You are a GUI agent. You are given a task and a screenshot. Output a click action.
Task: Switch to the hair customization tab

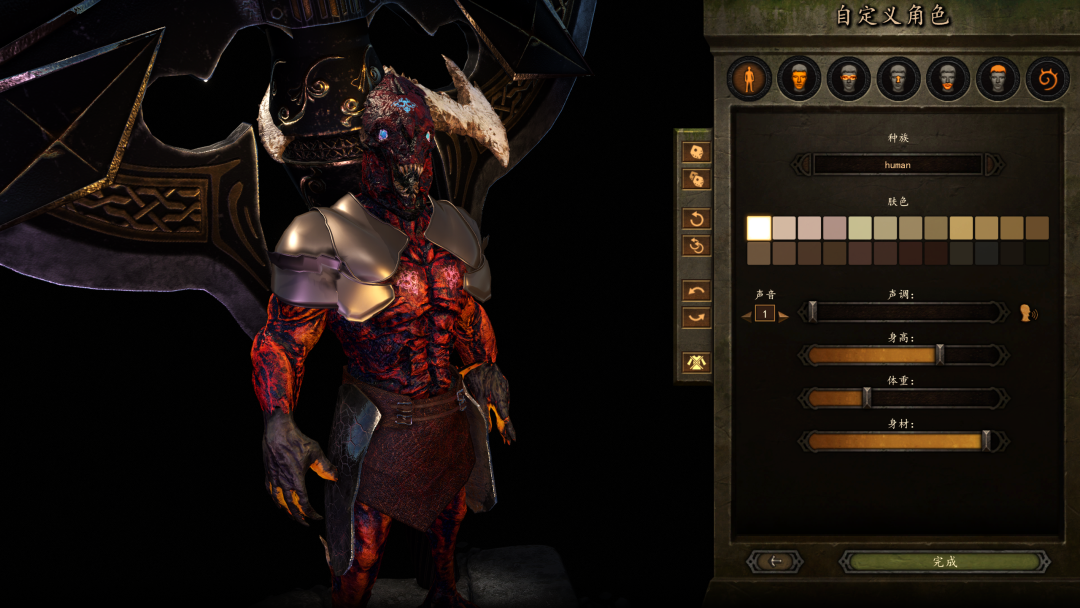point(998,78)
